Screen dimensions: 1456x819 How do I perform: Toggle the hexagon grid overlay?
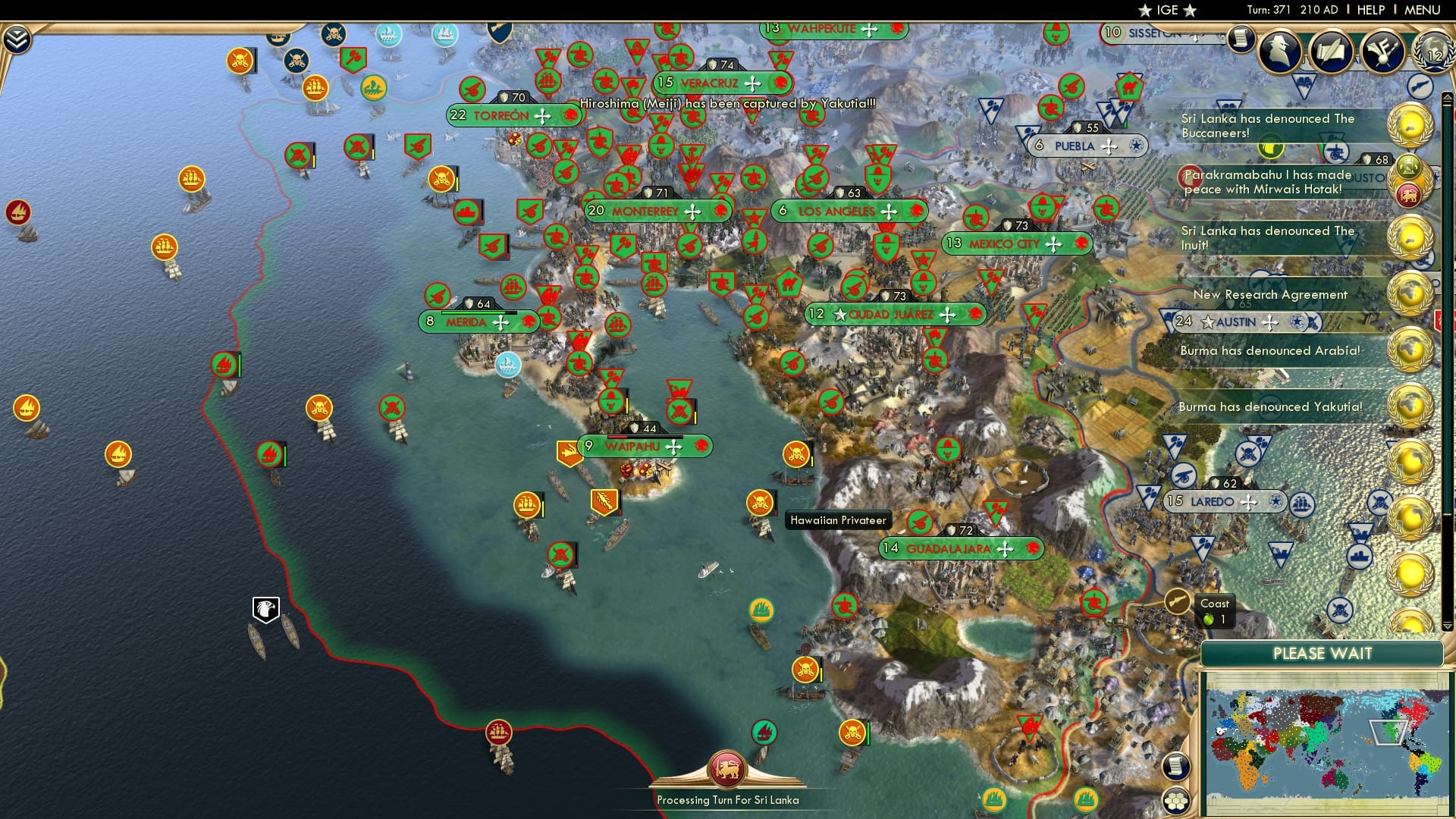point(1175,802)
